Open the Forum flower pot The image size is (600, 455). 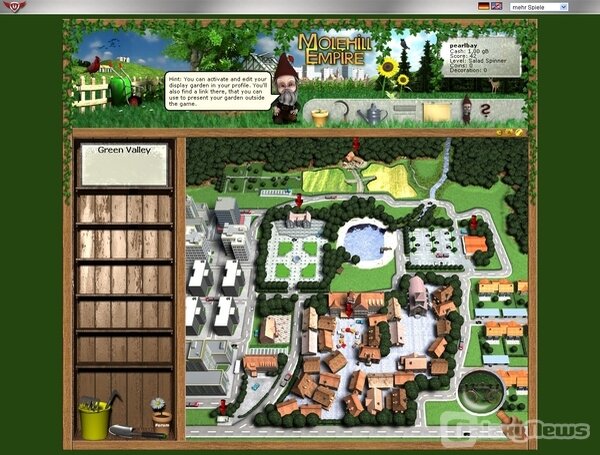(158, 412)
